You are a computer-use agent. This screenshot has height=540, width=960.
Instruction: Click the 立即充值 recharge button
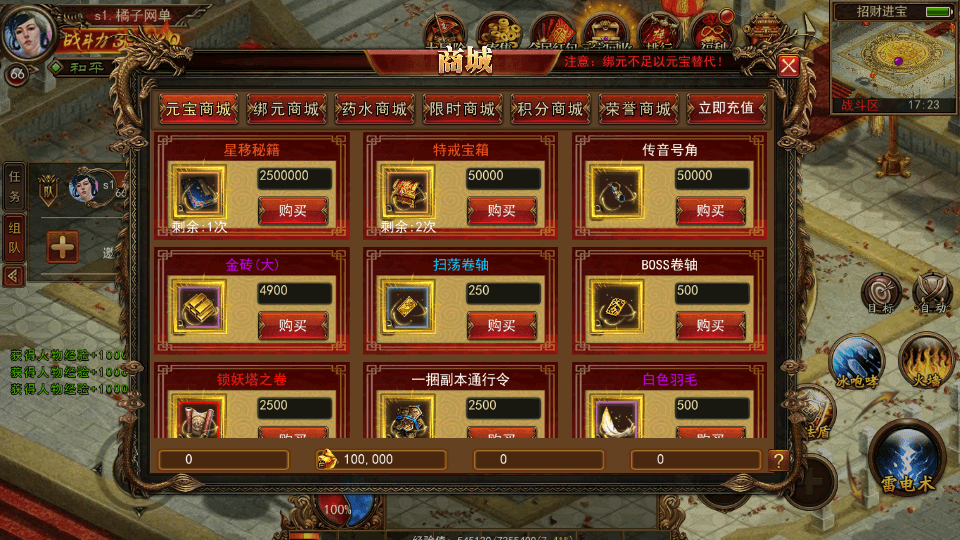coord(727,109)
